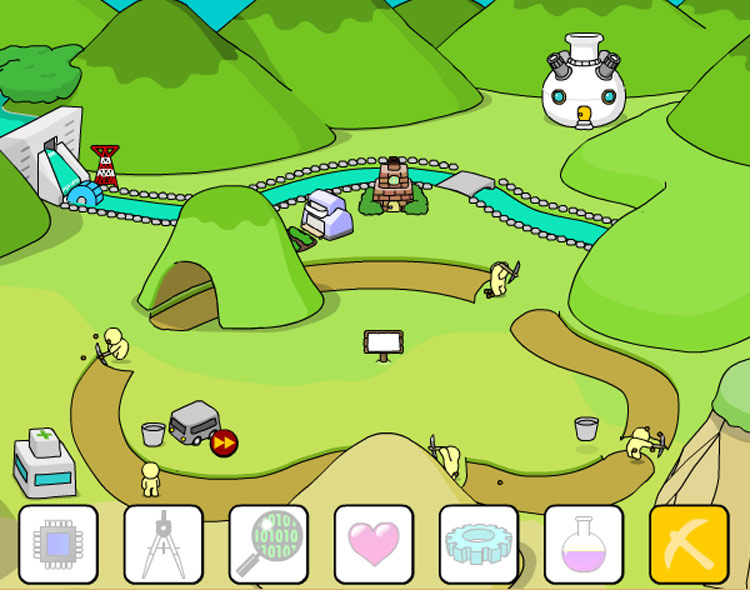Image resolution: width=750 pixels, height=590 pixels.
Task: Pick the pink heart job button
Action: click(373, 544)
